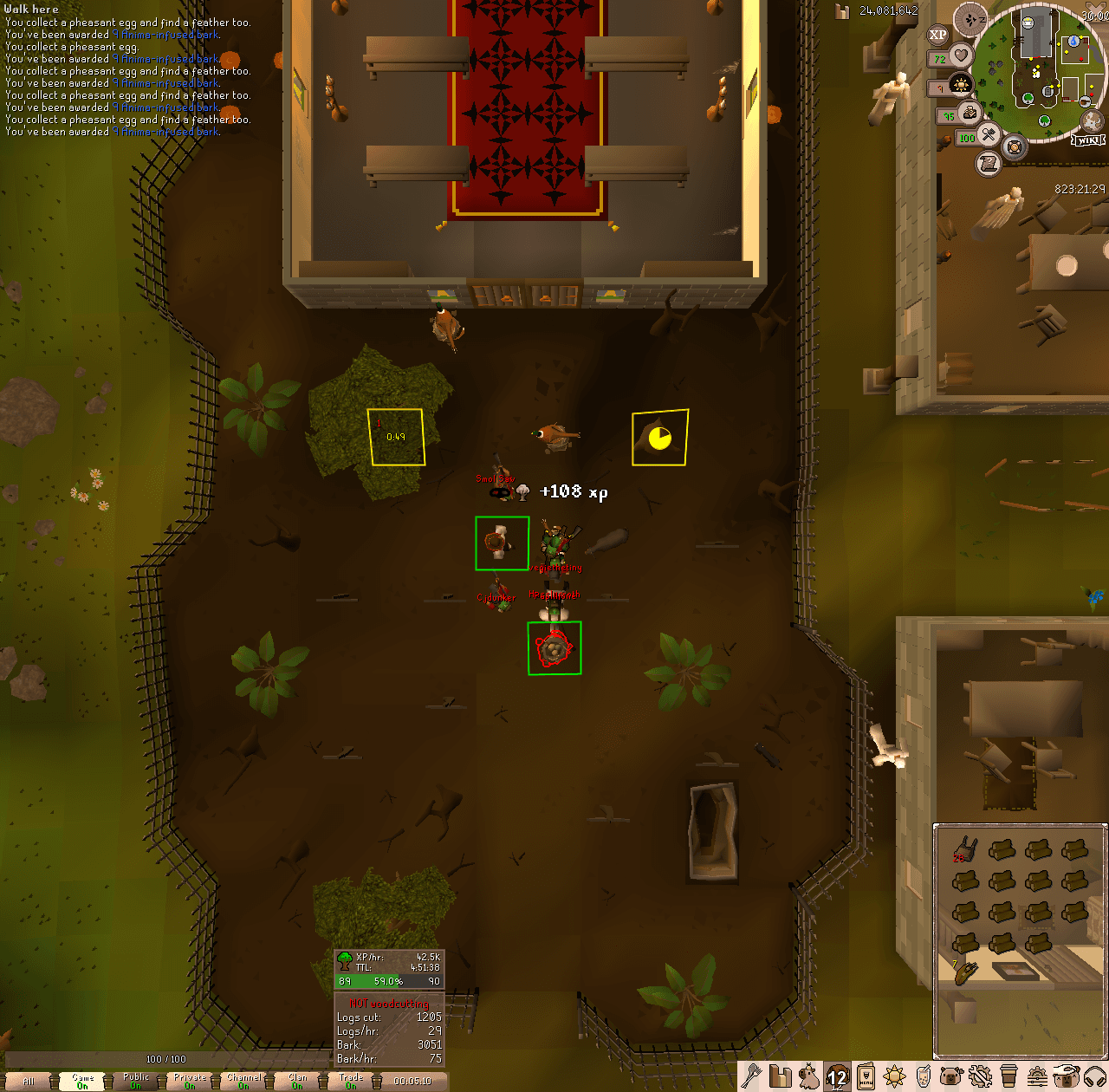
Task: Open the MENU card icon in the bottom toolbar
Action: [866, 1077]
